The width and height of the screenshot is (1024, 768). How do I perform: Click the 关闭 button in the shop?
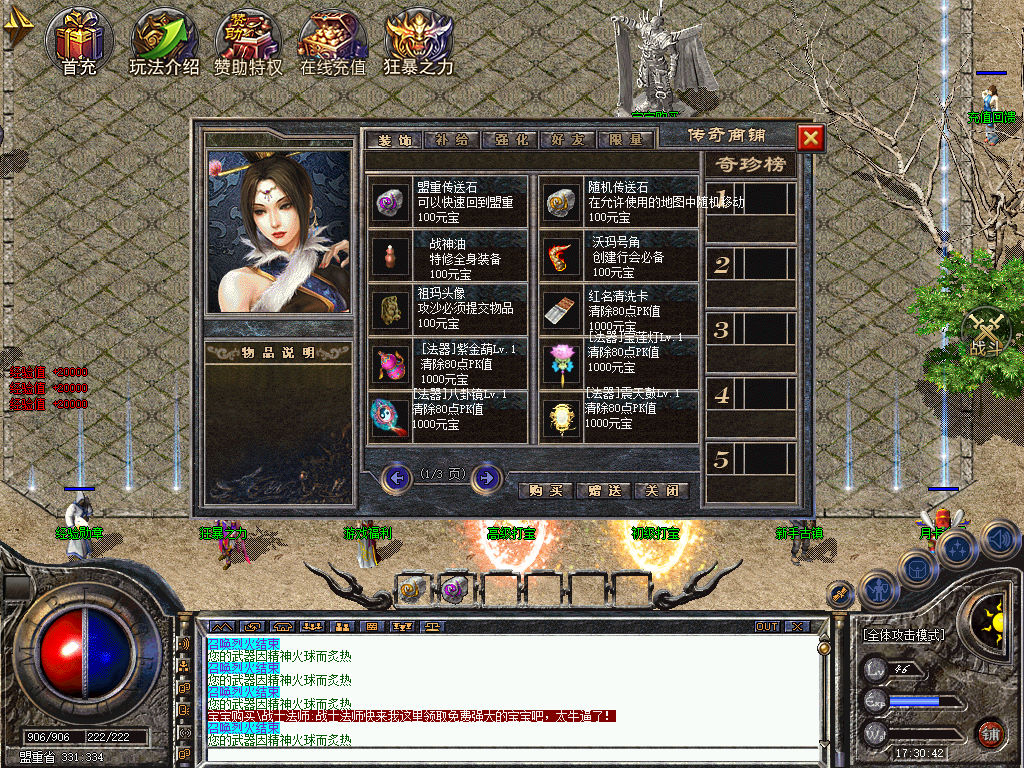click(662, 490)
